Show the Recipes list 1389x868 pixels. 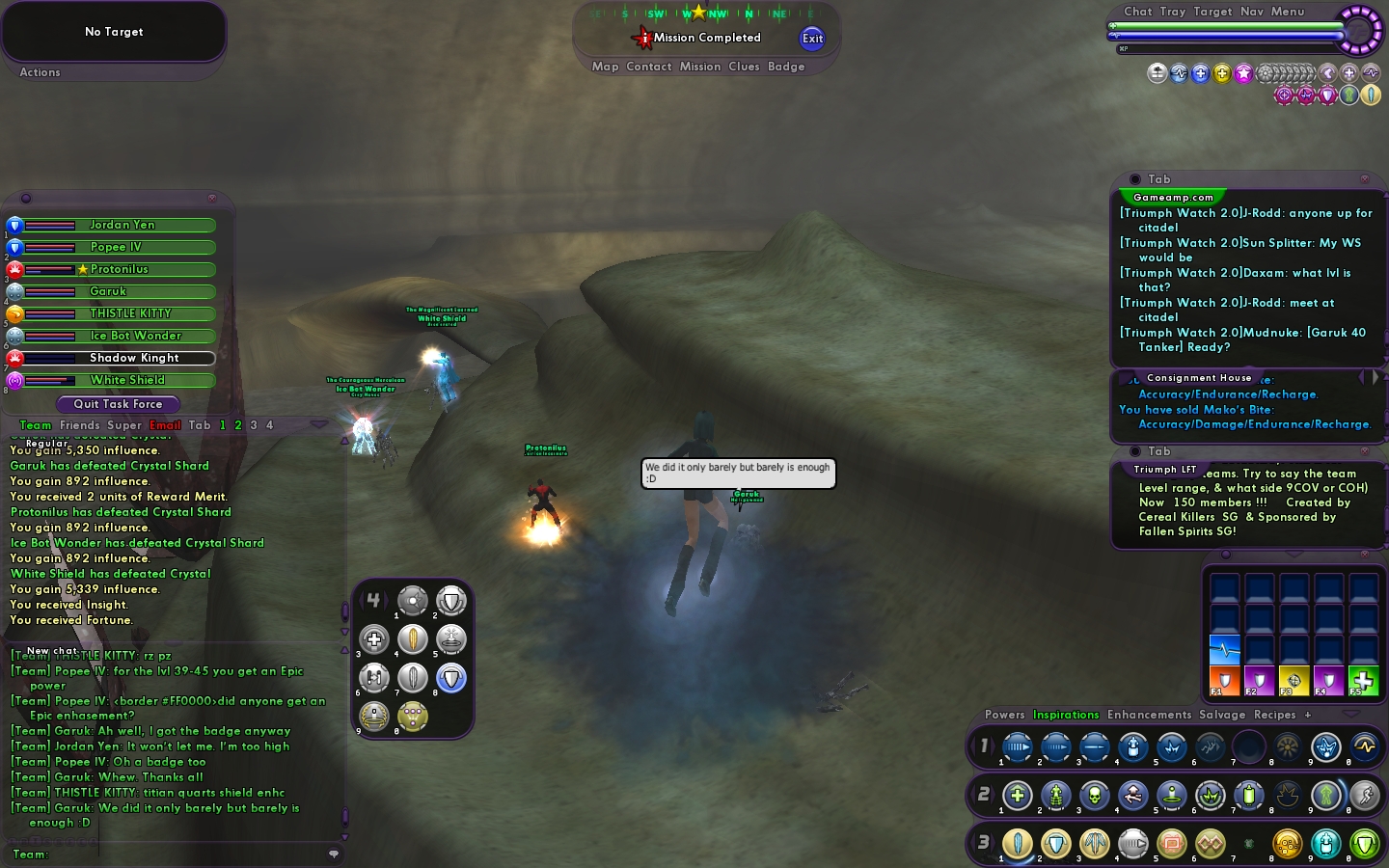click(x=1274, y=715)
